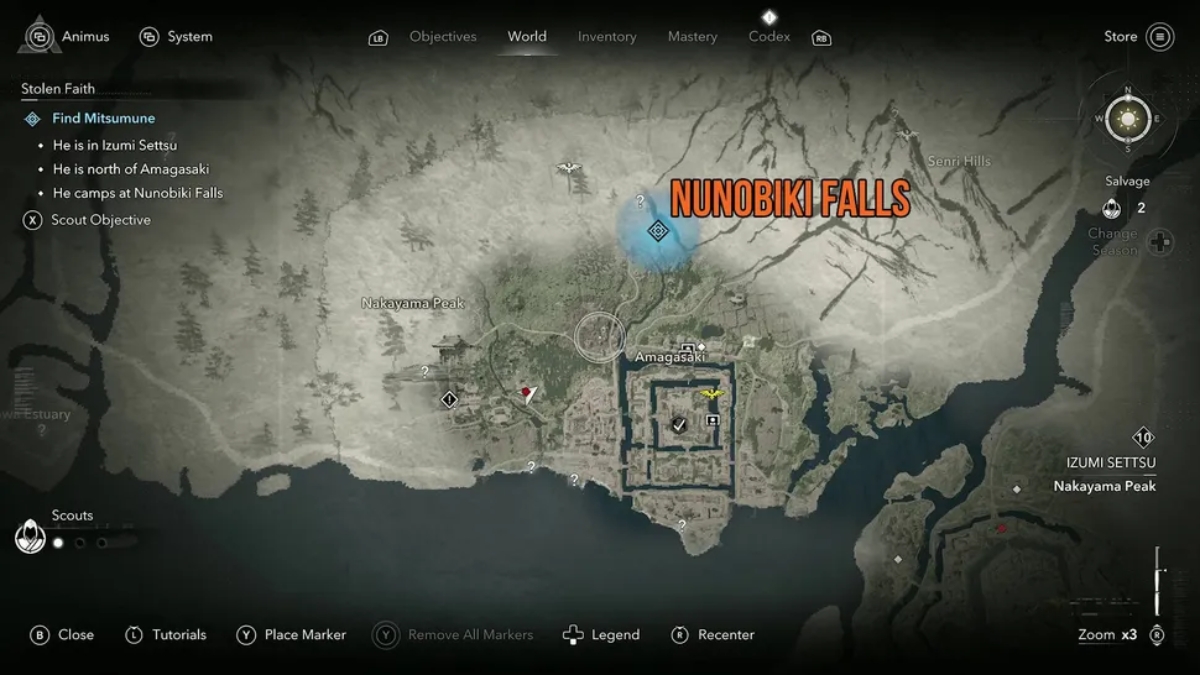Image resolution: width=1200 pixels, height=675 pixels.
Task: Click the yellow eagle viewpoint marker
Action: [712, 394]
